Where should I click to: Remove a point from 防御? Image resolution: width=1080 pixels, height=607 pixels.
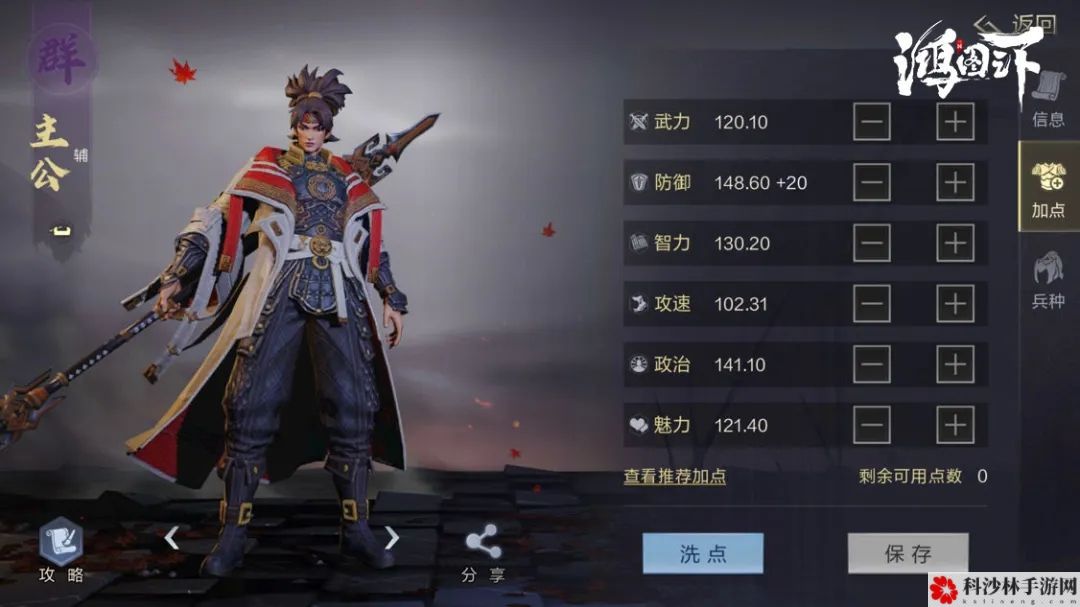point(872,183)
